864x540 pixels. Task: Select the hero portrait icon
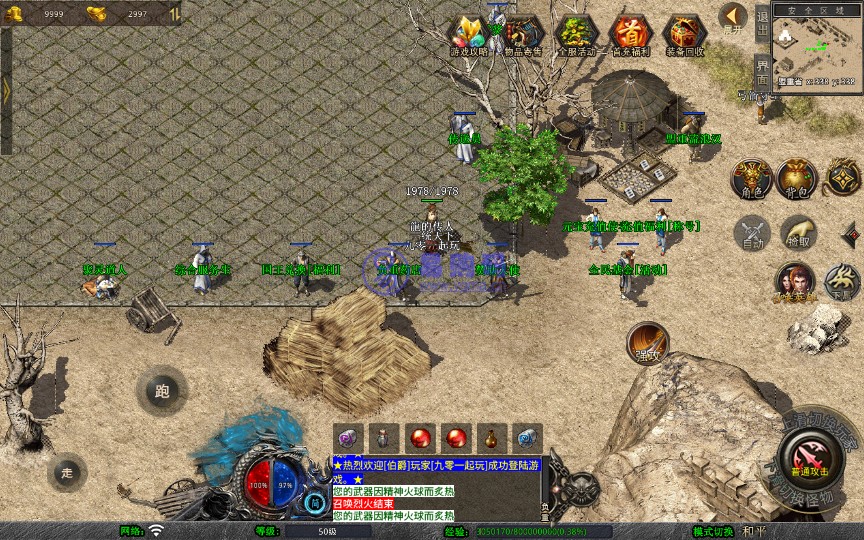[795, 282]
